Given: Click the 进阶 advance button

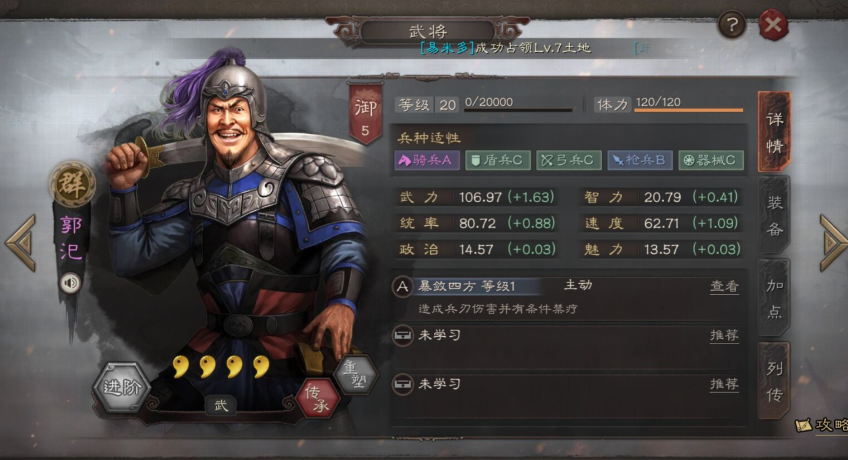Looking at the screenshot, I should pos(121,388).
